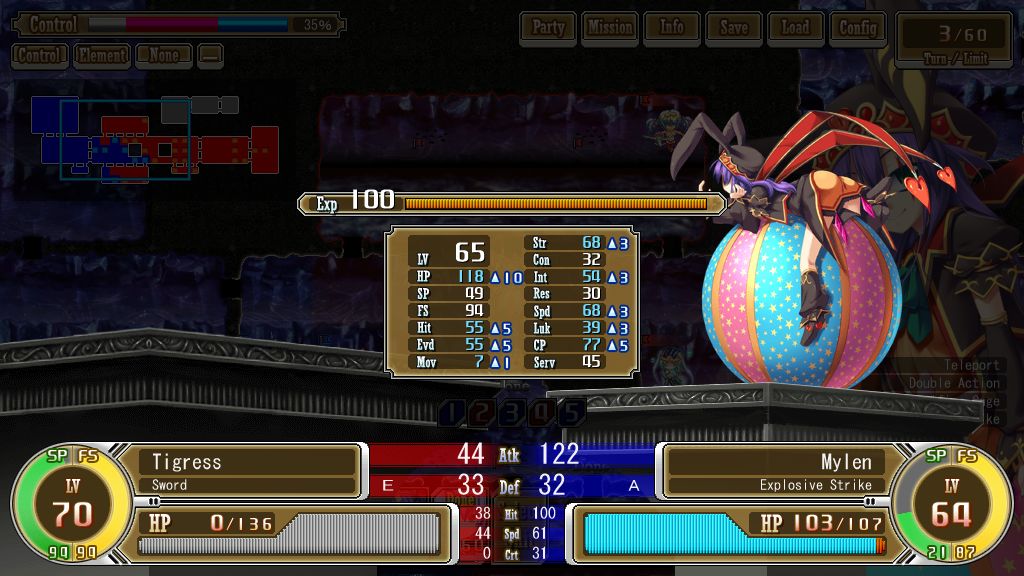
Task: Click the Save button
Action: point(734,28)
